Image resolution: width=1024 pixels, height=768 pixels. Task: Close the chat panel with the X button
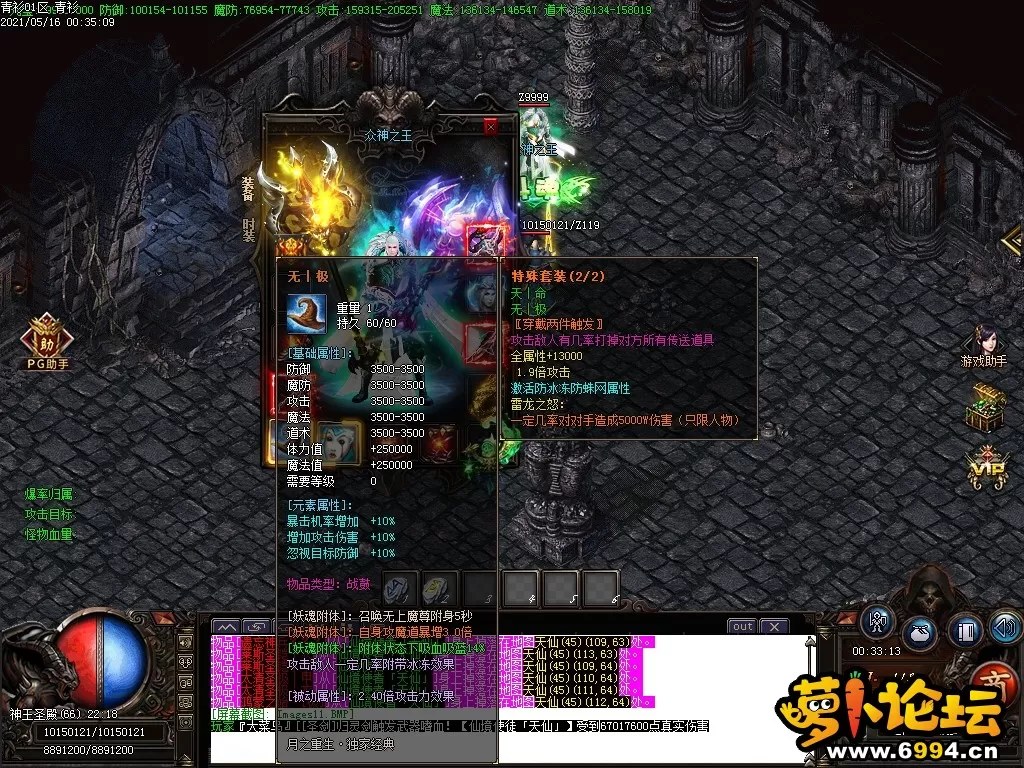point(774,627)
